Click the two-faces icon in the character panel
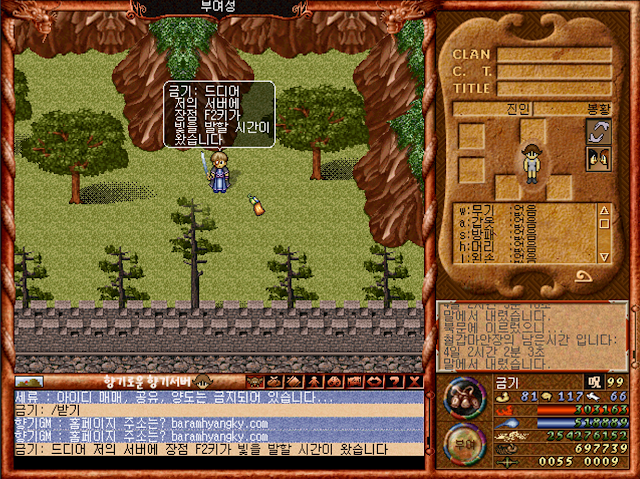640x479 pixels. pos(599,158)
